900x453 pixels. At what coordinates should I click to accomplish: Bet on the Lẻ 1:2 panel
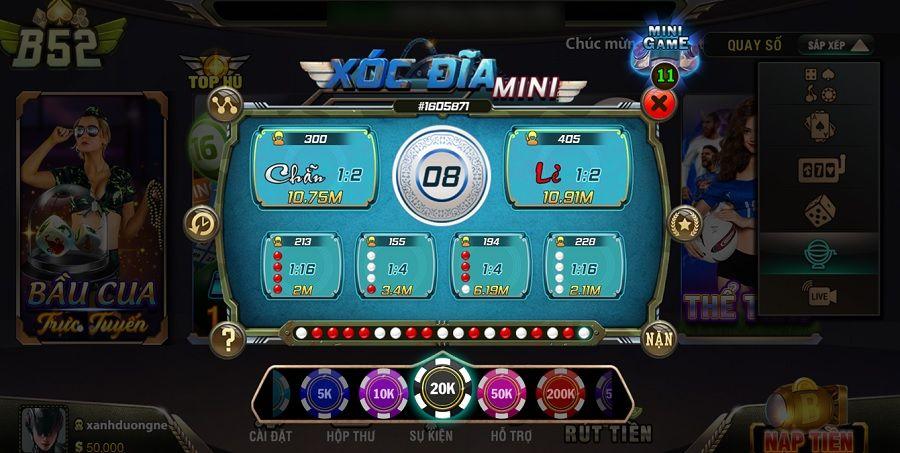[x=568, y=167]
